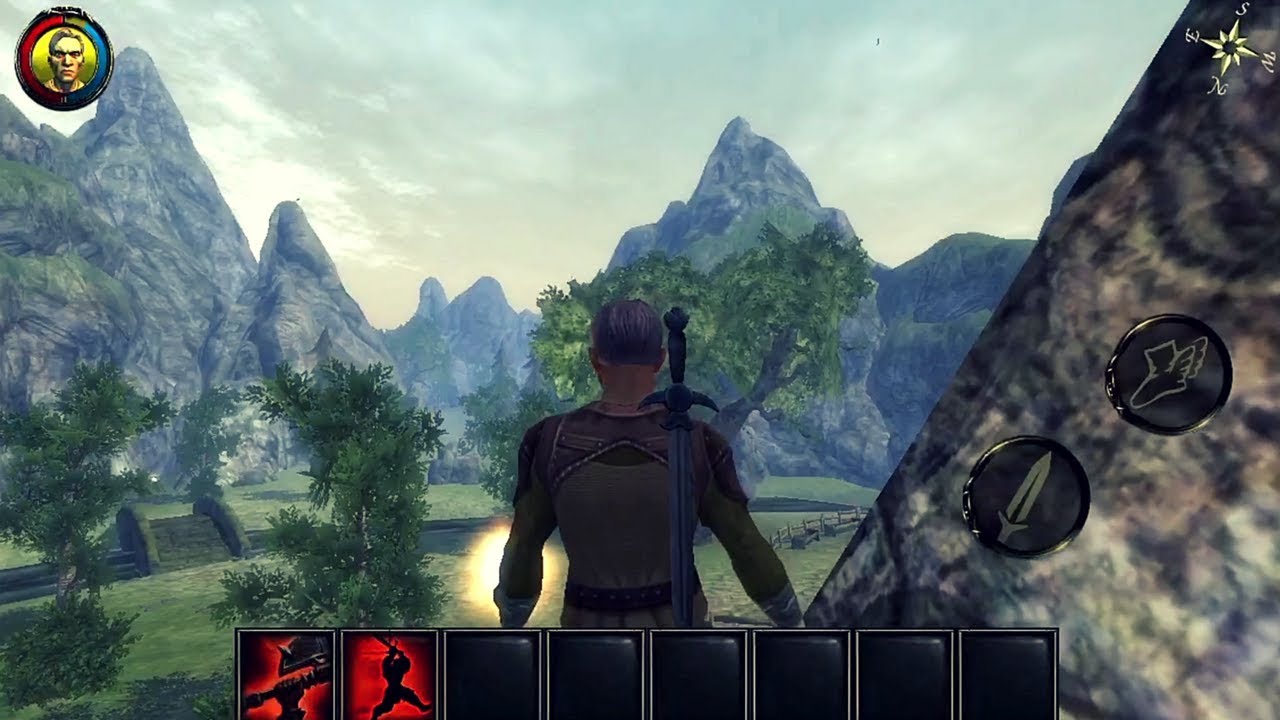Open the character portrait in the corner
Viewport: 1280px width, 720px height.
(64, 58)
